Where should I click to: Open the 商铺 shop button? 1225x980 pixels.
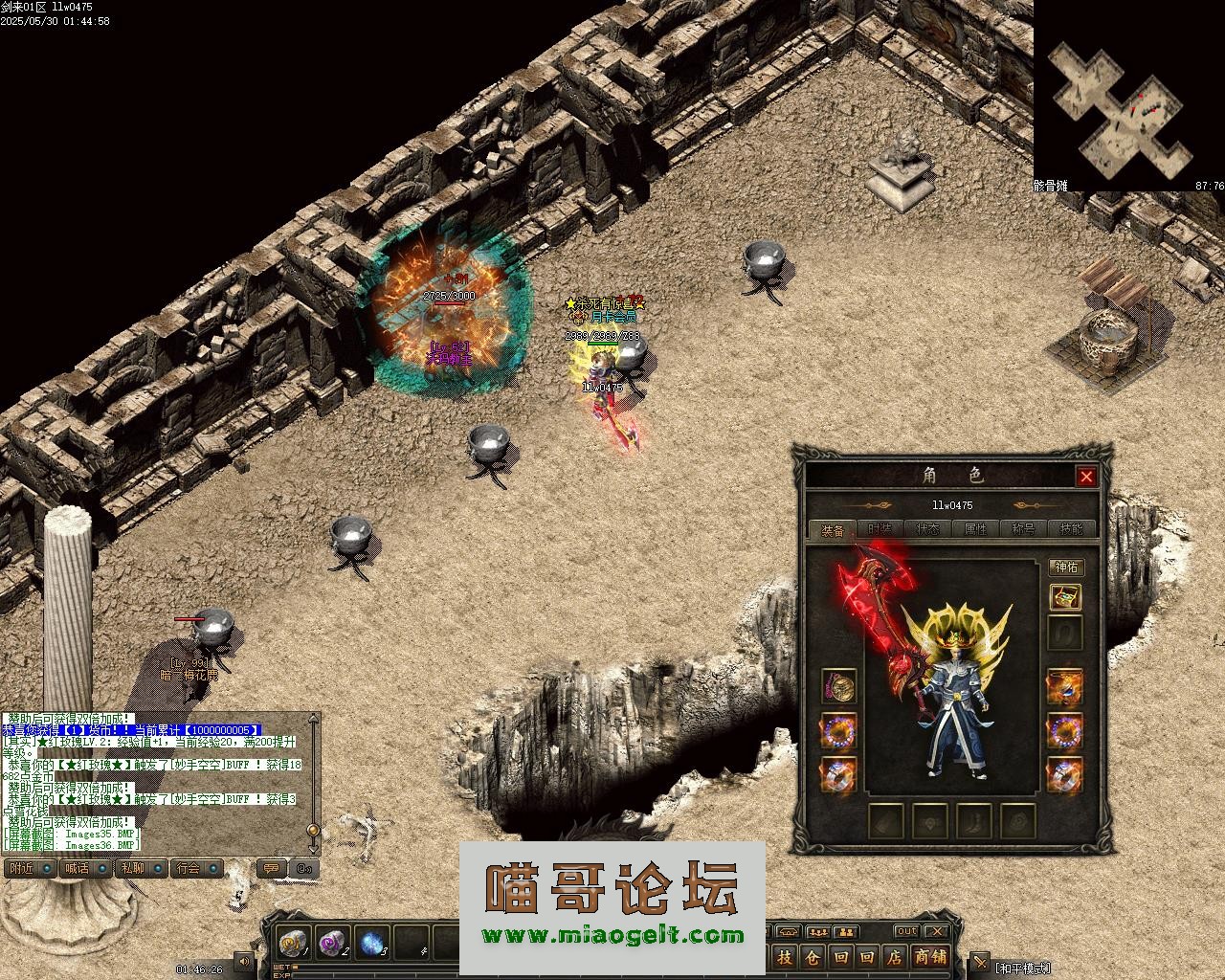click(x=929, y=957)
